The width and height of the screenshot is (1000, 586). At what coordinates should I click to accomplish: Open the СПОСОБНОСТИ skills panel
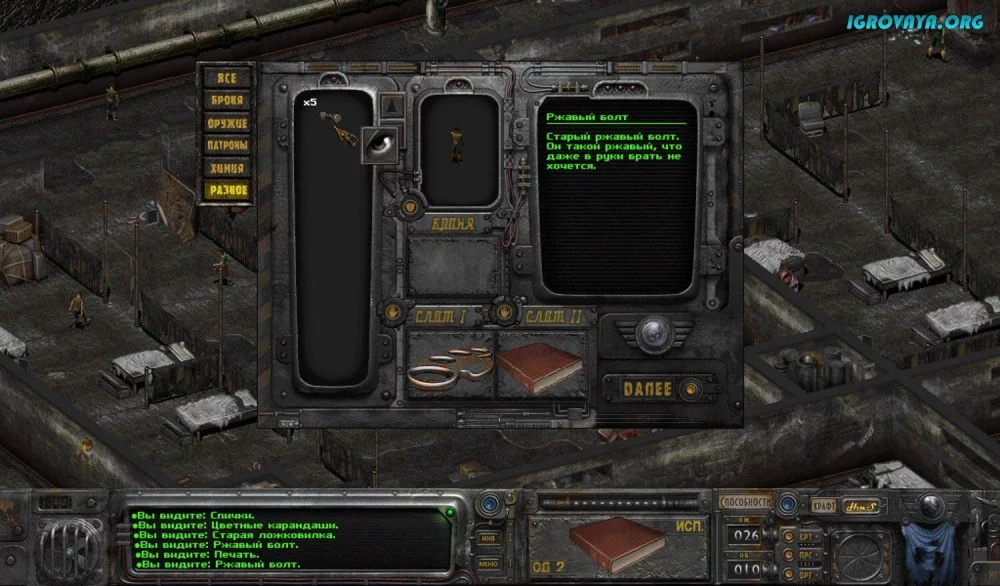[x=745, y=503]
